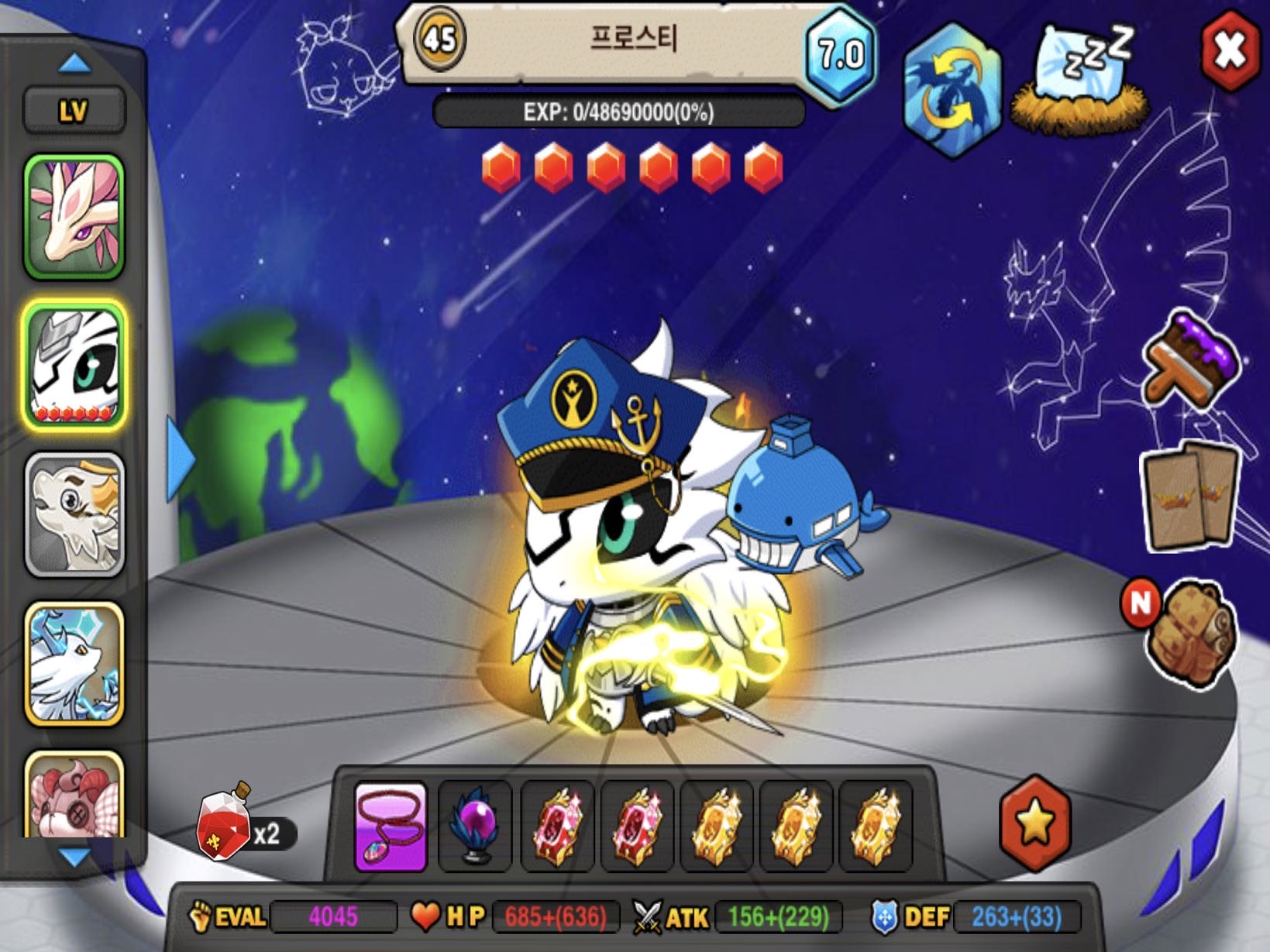The width and height of the screenshot is (1270, 952).
Task: Click the list's blue up arrow
Action: (x=74, y=64)
